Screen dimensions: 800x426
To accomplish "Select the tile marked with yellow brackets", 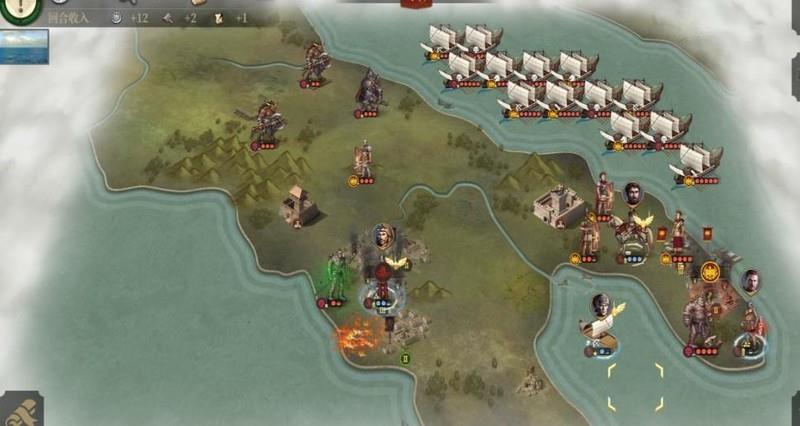I will 635,387.
